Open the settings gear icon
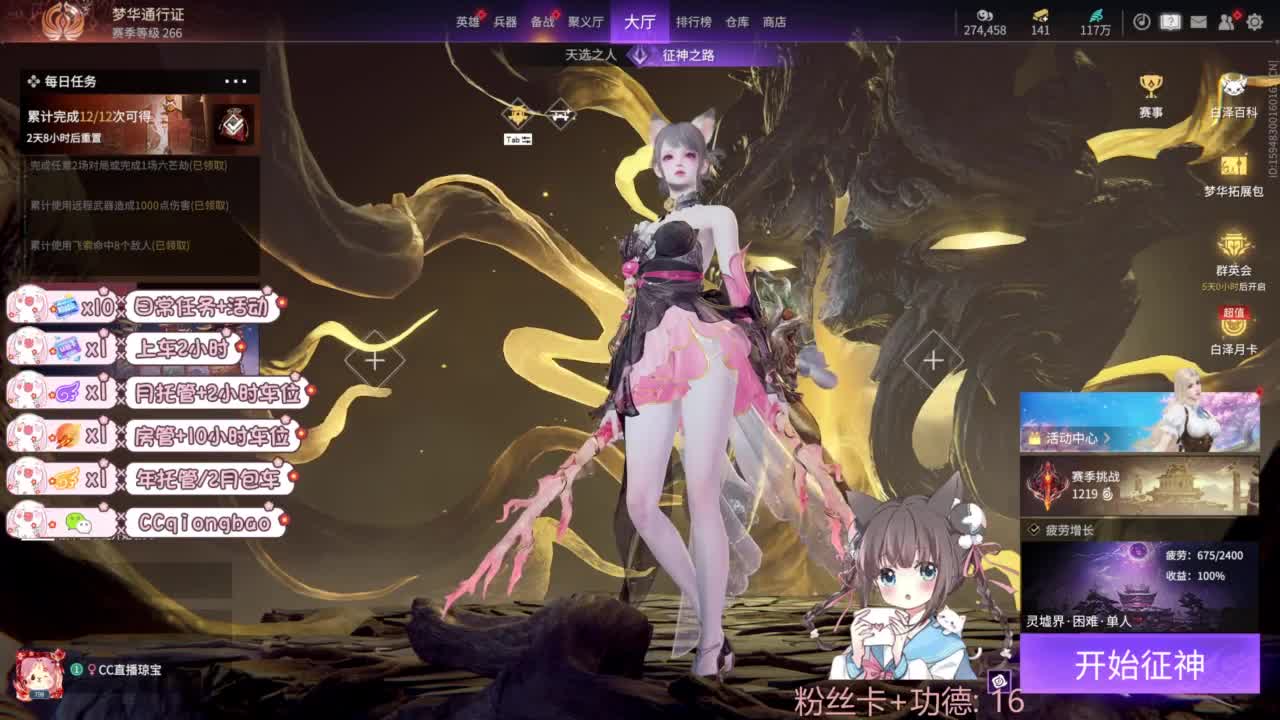Viewport: 1280px width, 720px height. point(1254,22)
